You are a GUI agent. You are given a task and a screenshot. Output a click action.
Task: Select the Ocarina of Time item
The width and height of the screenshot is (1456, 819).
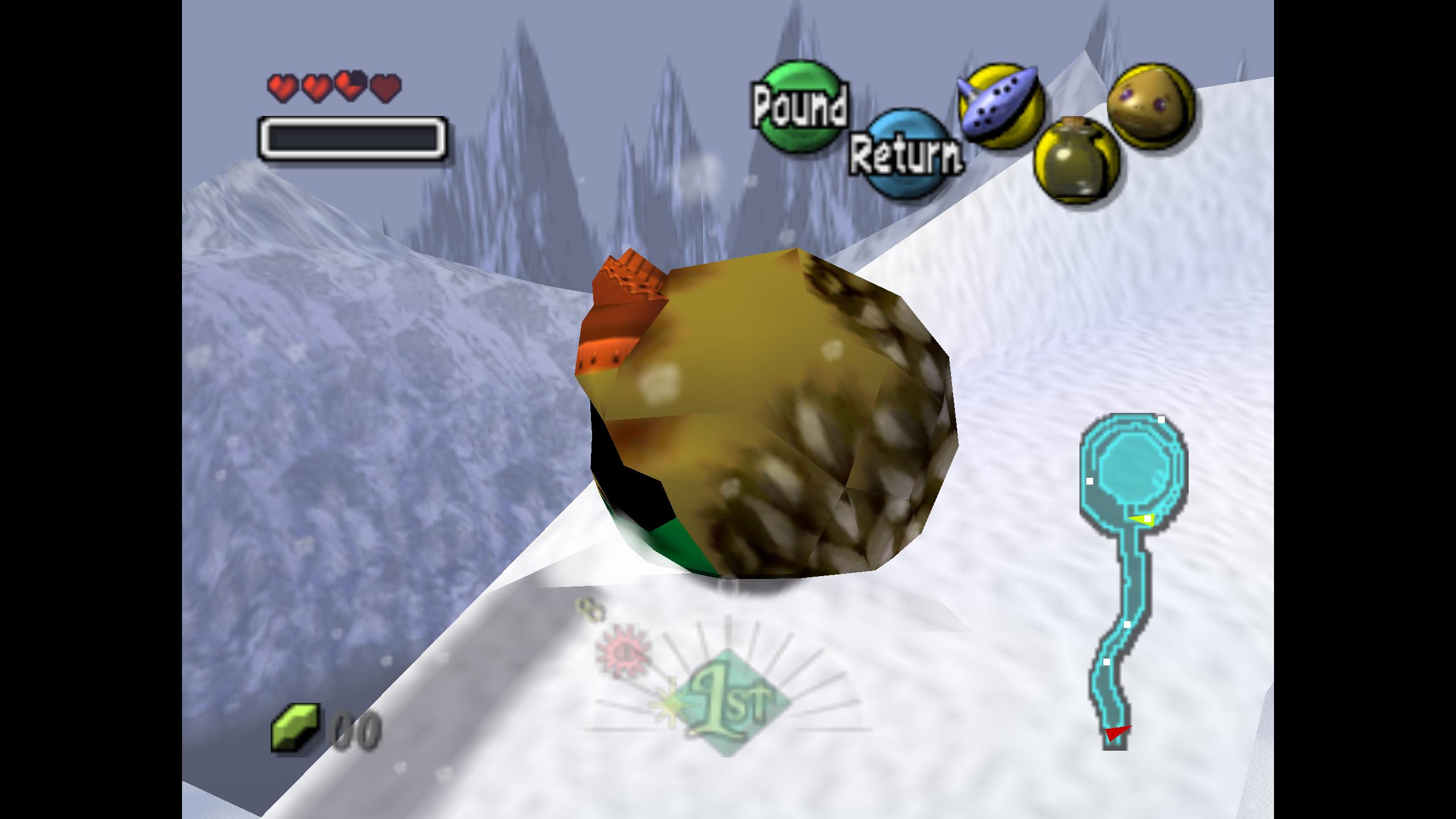pos(1001,107)
